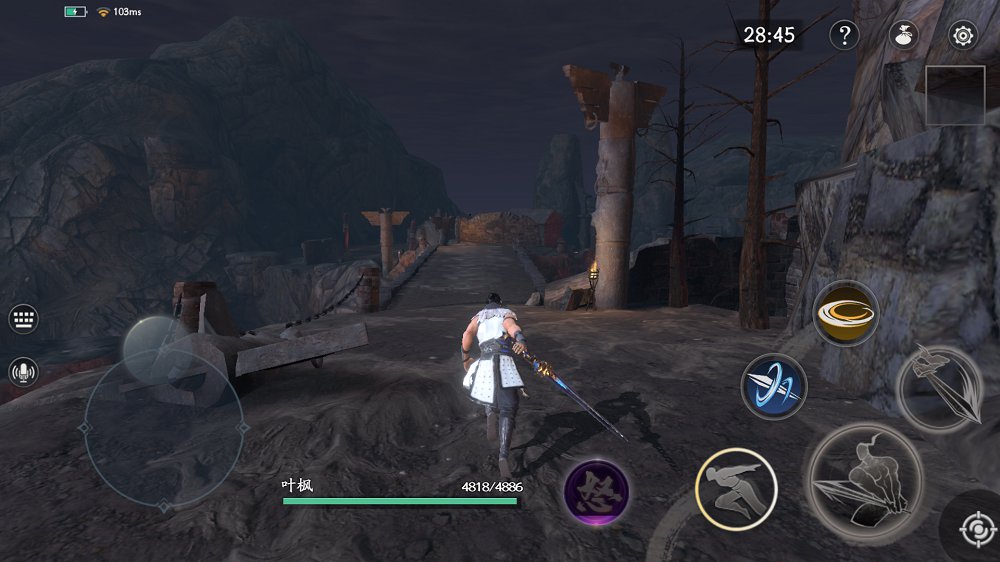Viewport: 1000px width, 562px height.
Task: Open the gear settings menu
Action: tap(963, 36)
